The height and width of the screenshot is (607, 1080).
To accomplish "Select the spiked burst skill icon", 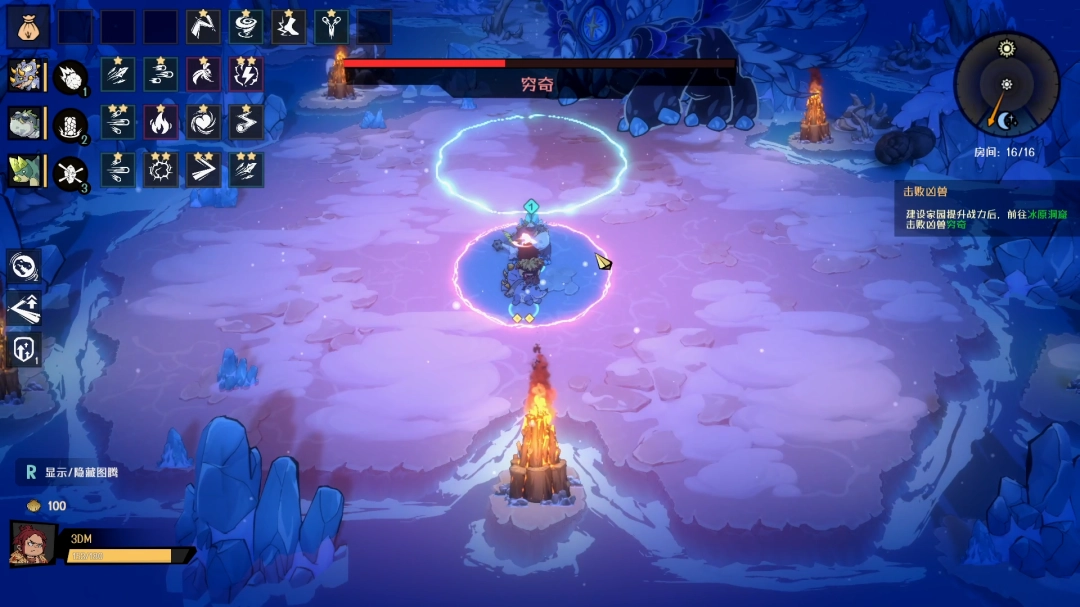I will tap(160, 170).
